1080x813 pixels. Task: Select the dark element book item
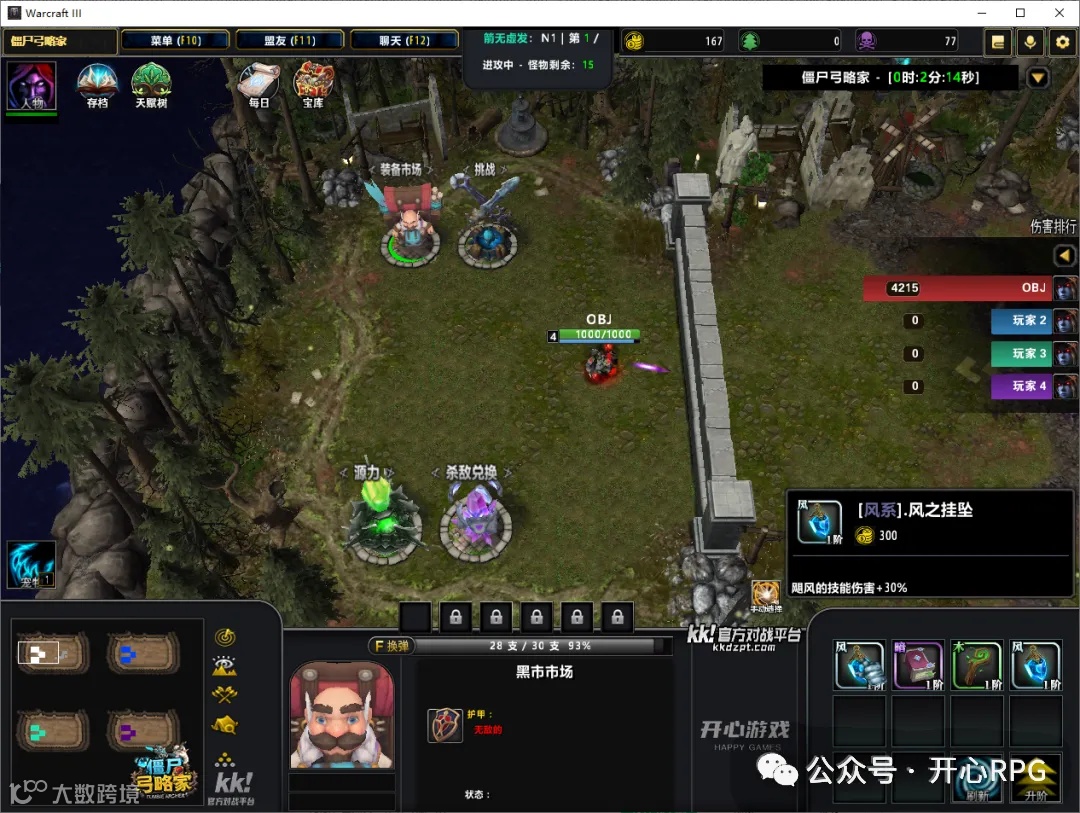[x=918, y=665]
